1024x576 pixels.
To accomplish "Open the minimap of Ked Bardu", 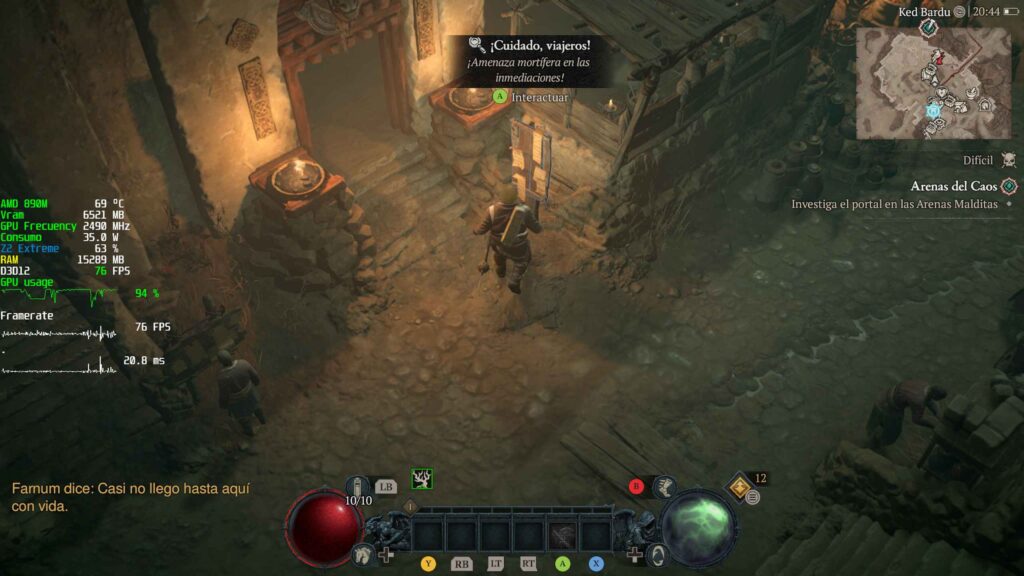I will tap(933, 82).
